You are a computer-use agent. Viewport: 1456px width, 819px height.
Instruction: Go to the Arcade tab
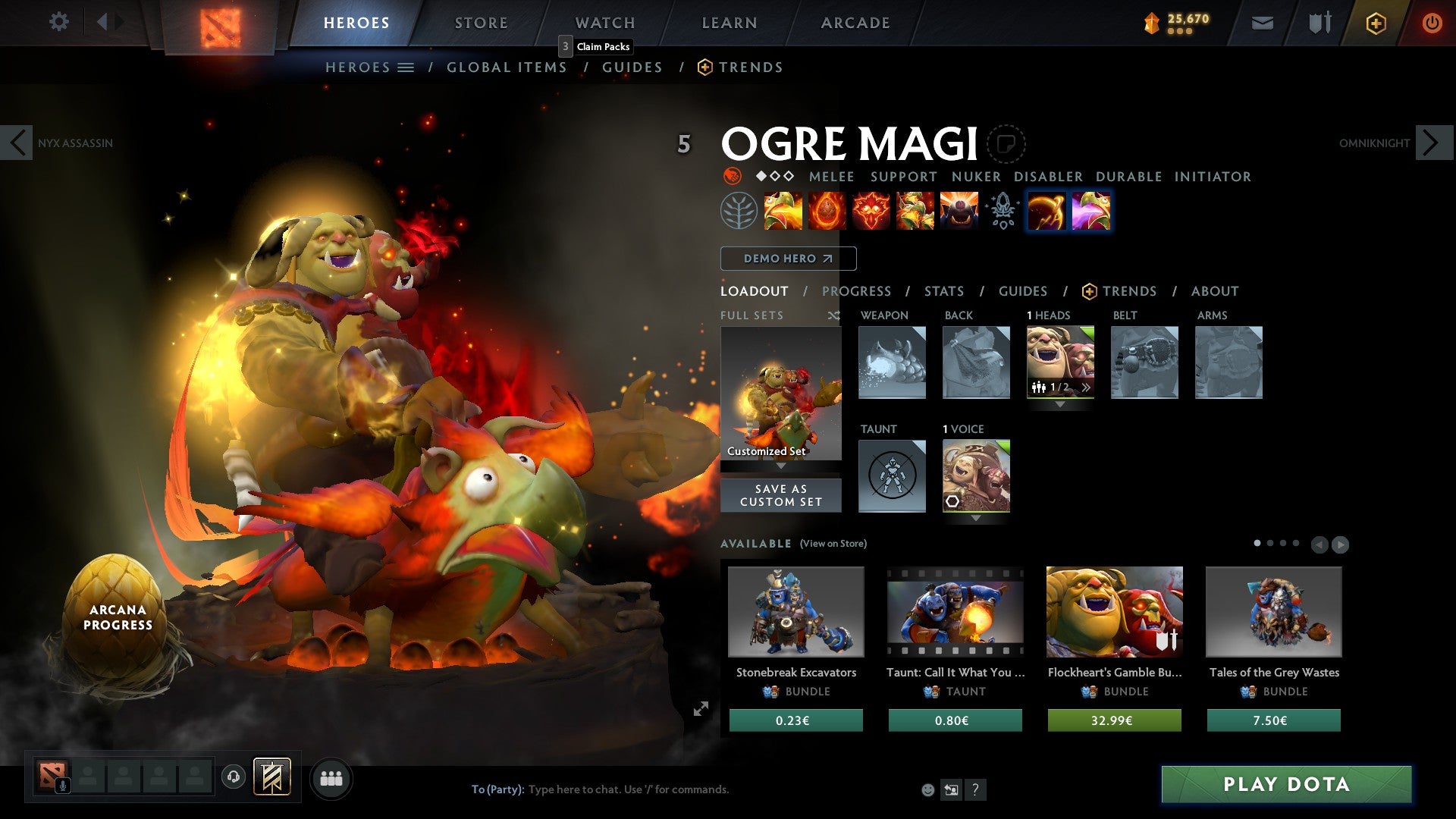tap(855, 23)
